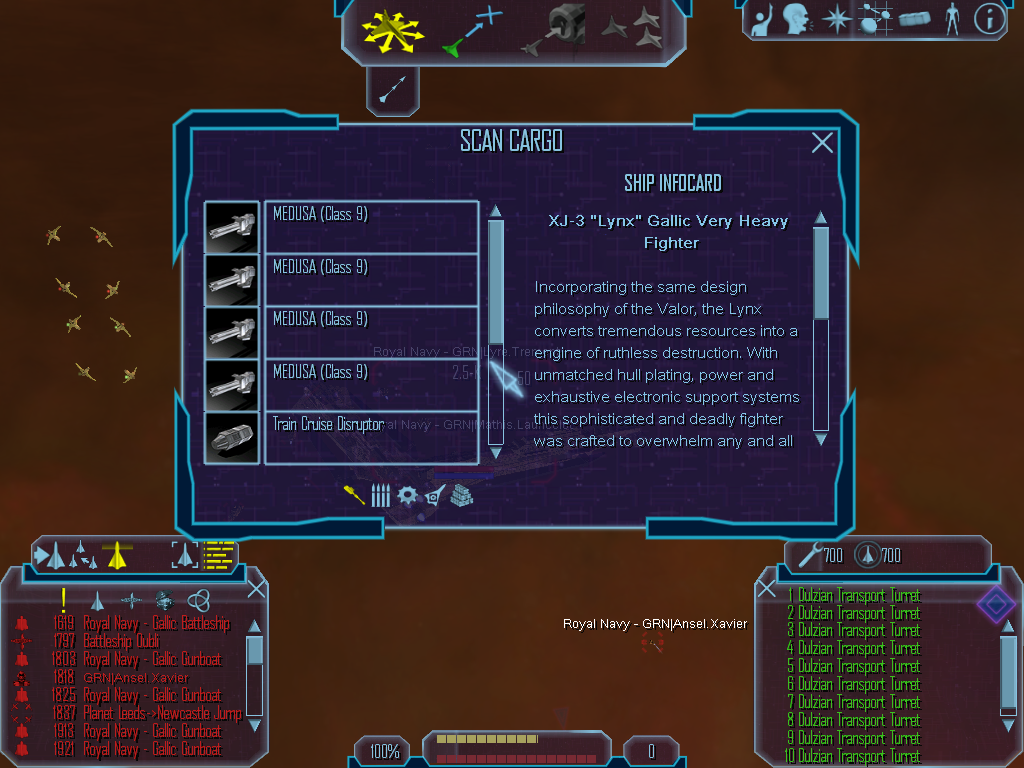This screenshot has height=768, width=1024.
Task: Open the character figure status icon
Action: 952,18
